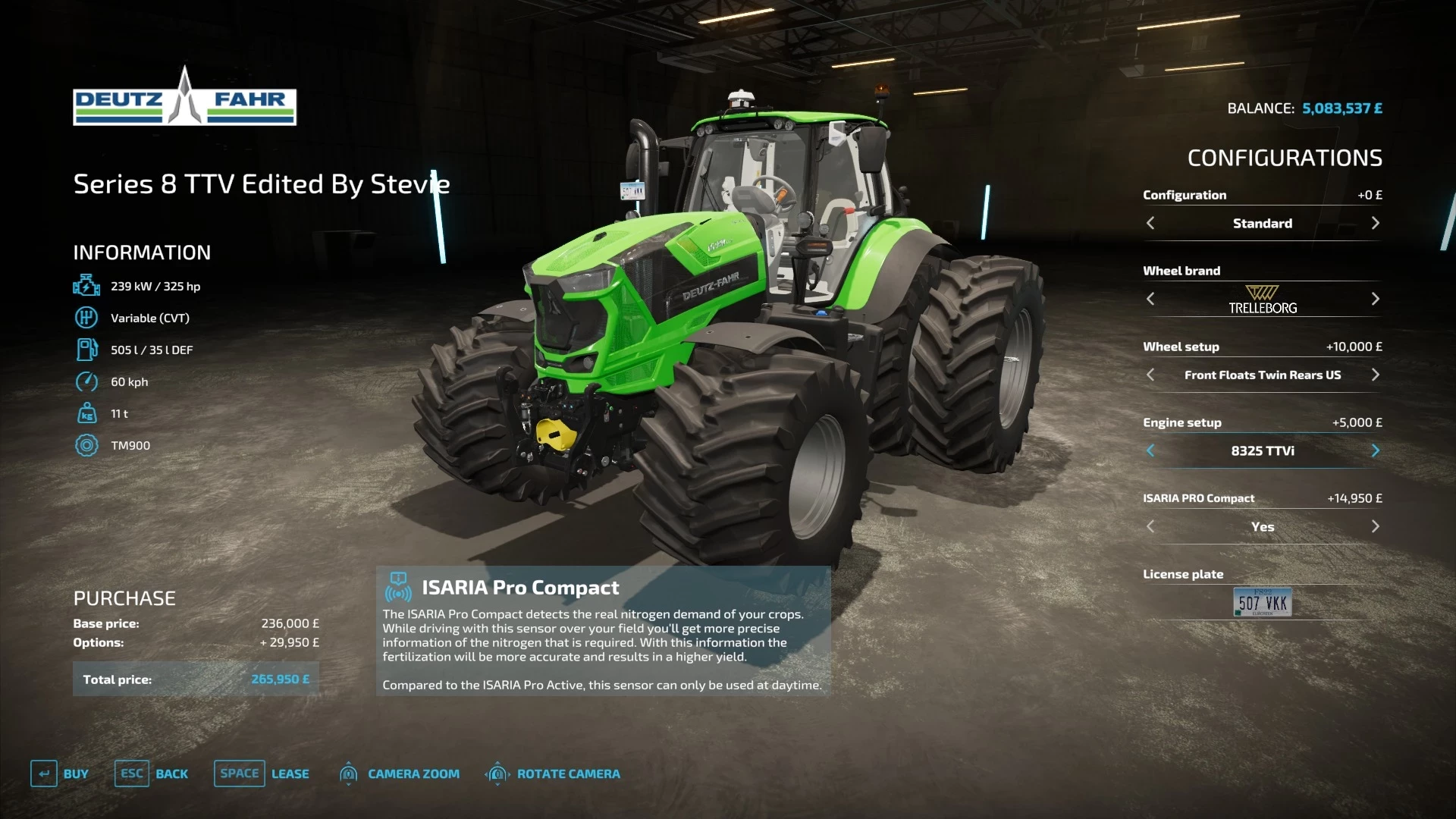The height and width of the screenshot is (819, 1456).
Task: Click the Camera Zoom icon
Action: (x=349, y=773)
